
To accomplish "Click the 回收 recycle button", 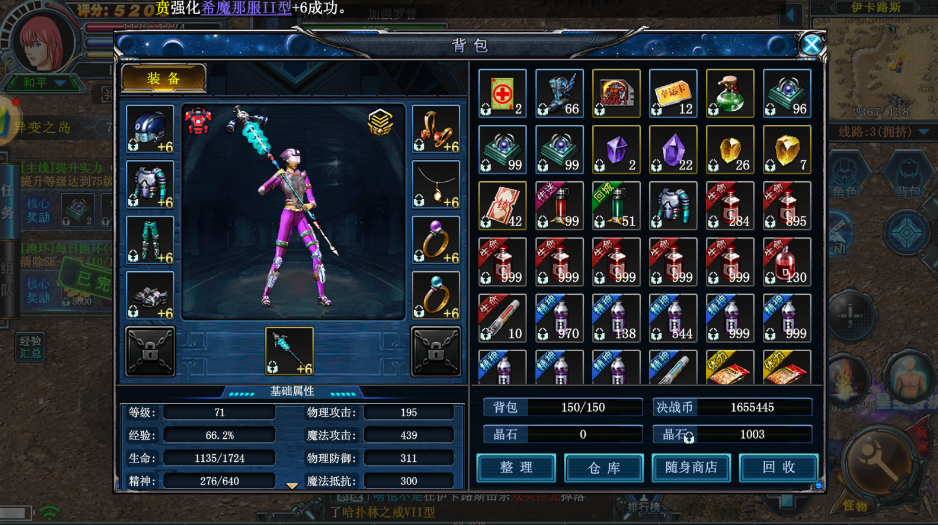I will [778, 467].
